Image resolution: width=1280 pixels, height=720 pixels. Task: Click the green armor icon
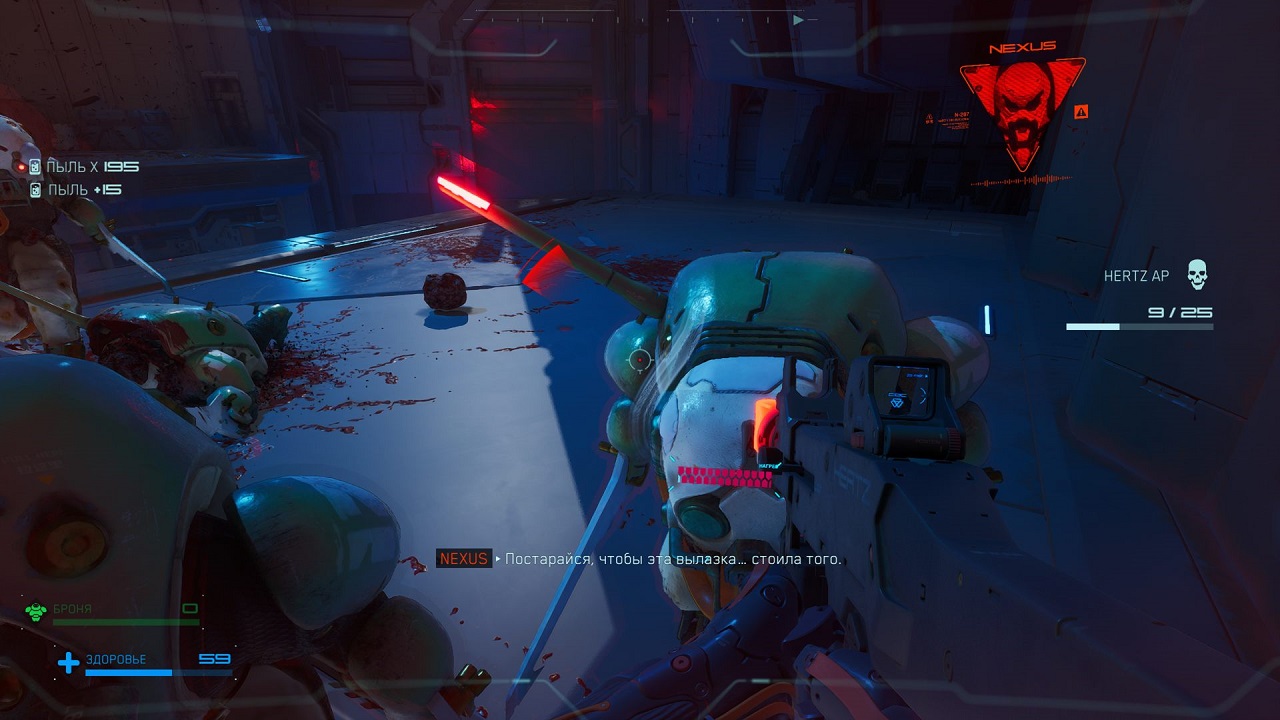(x=36, y=612)
